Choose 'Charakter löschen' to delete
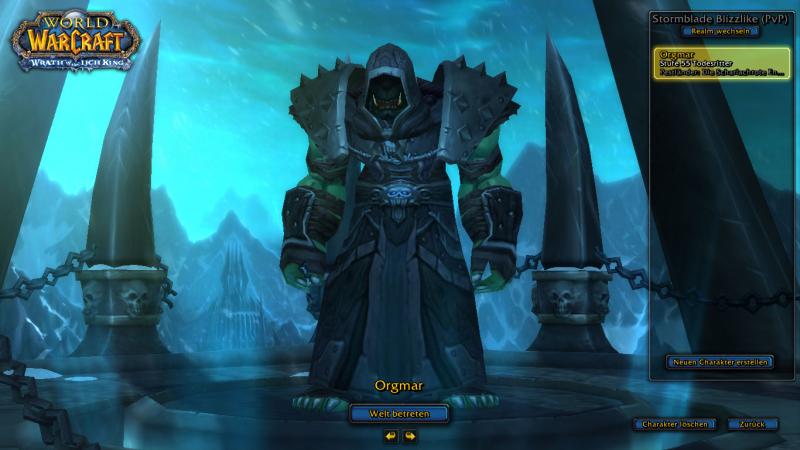 pyautogui.click(x=676, y=424)
